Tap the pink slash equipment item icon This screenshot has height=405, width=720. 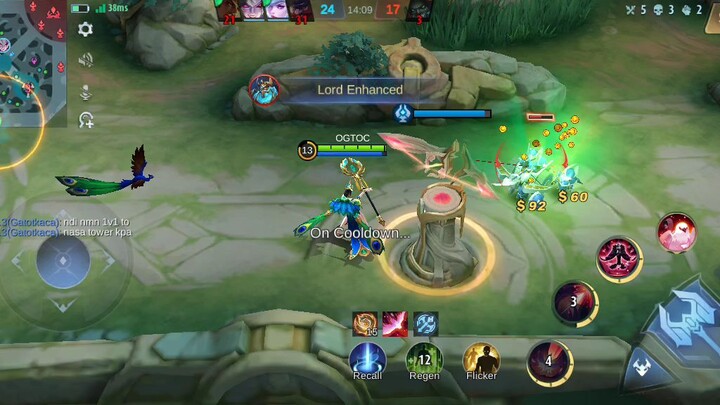click(x=395, y=323)
